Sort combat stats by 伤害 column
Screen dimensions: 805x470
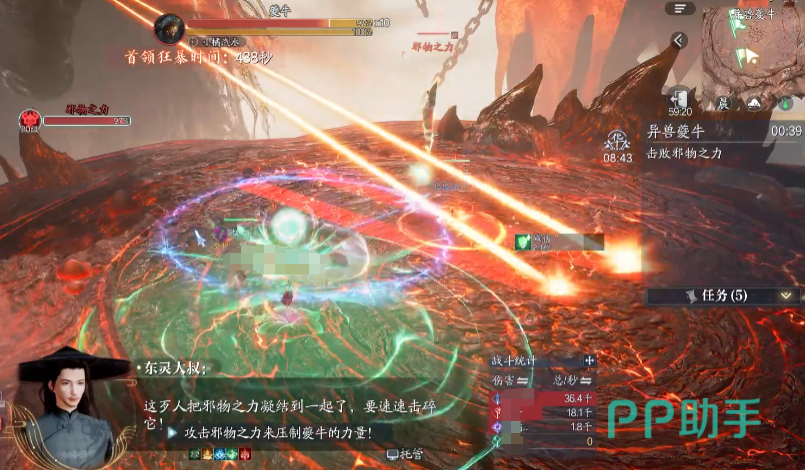point(511,379)
